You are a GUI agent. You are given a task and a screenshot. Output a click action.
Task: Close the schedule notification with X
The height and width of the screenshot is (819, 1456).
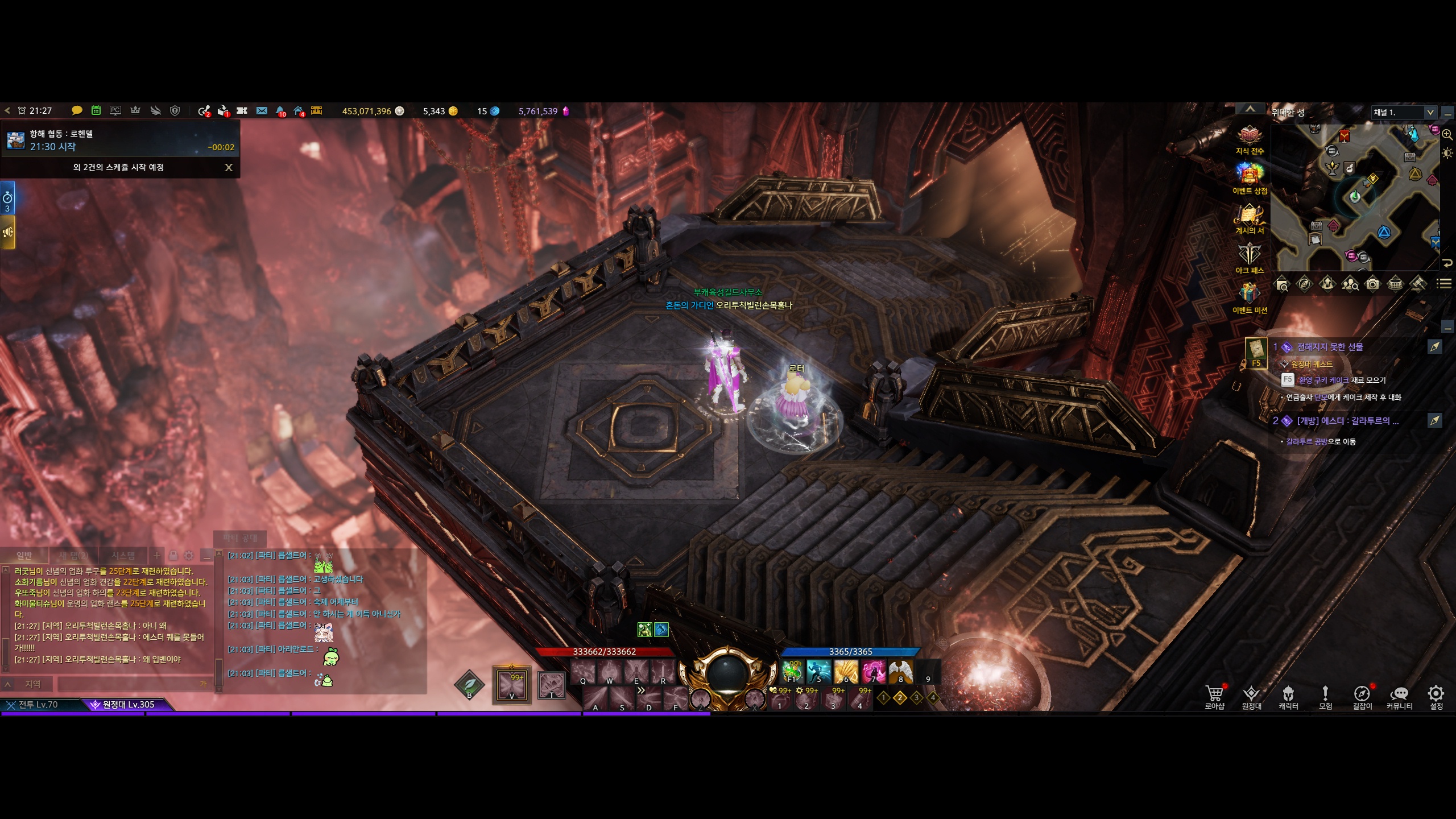coord(229,167)
